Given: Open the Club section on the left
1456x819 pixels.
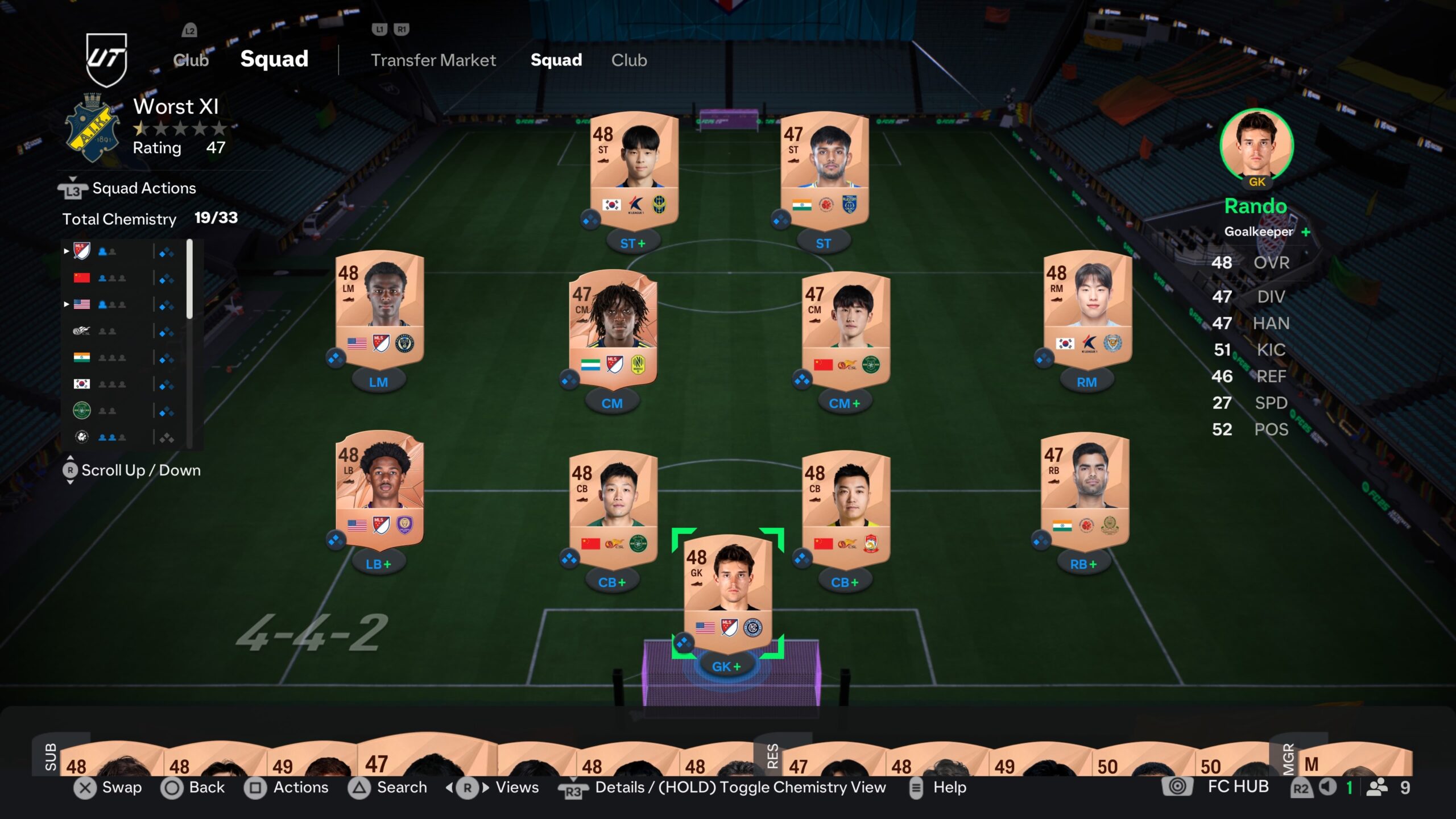Looking at the screenshot, I should [191, 60].
